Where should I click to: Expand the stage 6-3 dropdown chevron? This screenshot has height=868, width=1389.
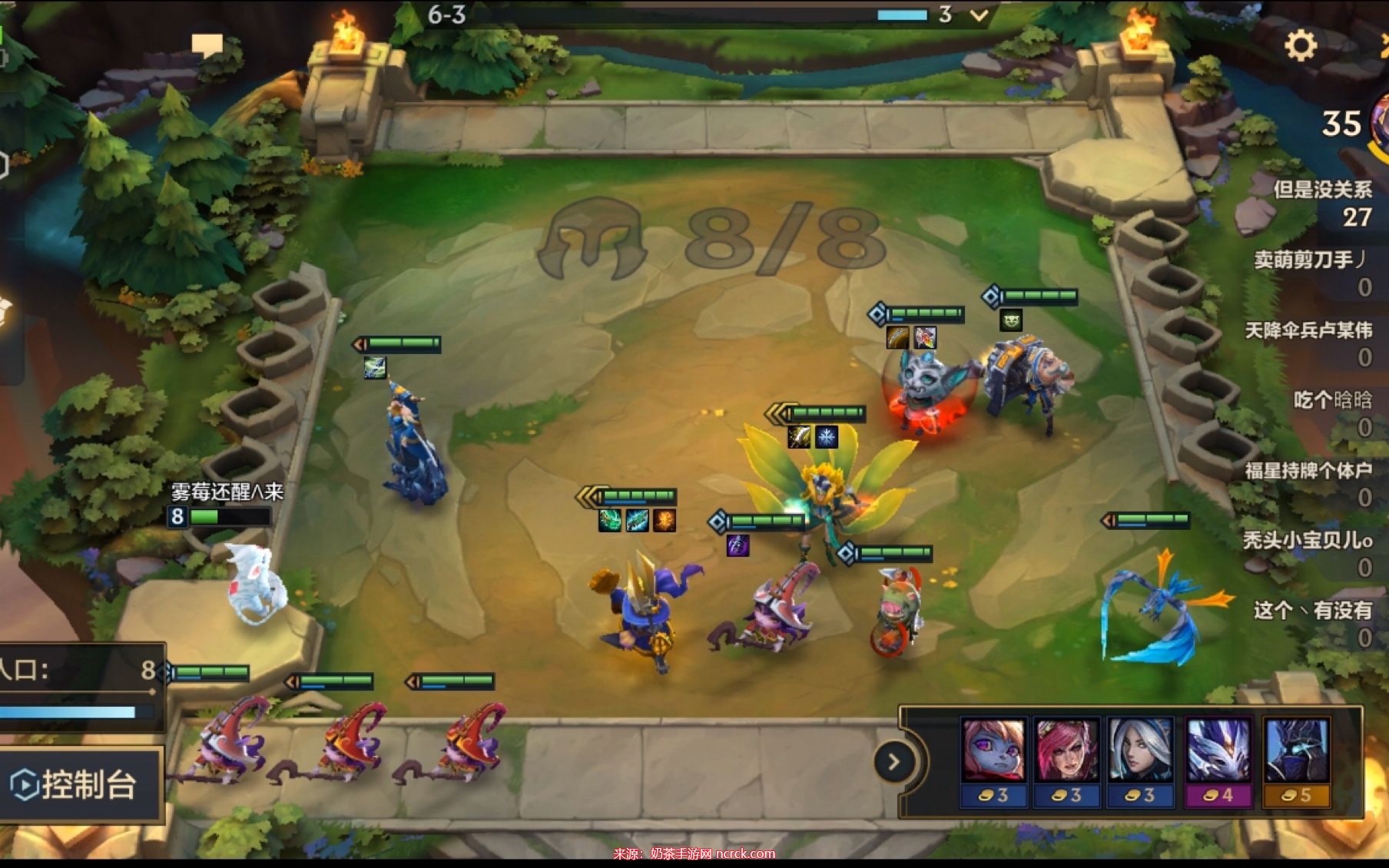pyautogui.click(x=980, y=15)
